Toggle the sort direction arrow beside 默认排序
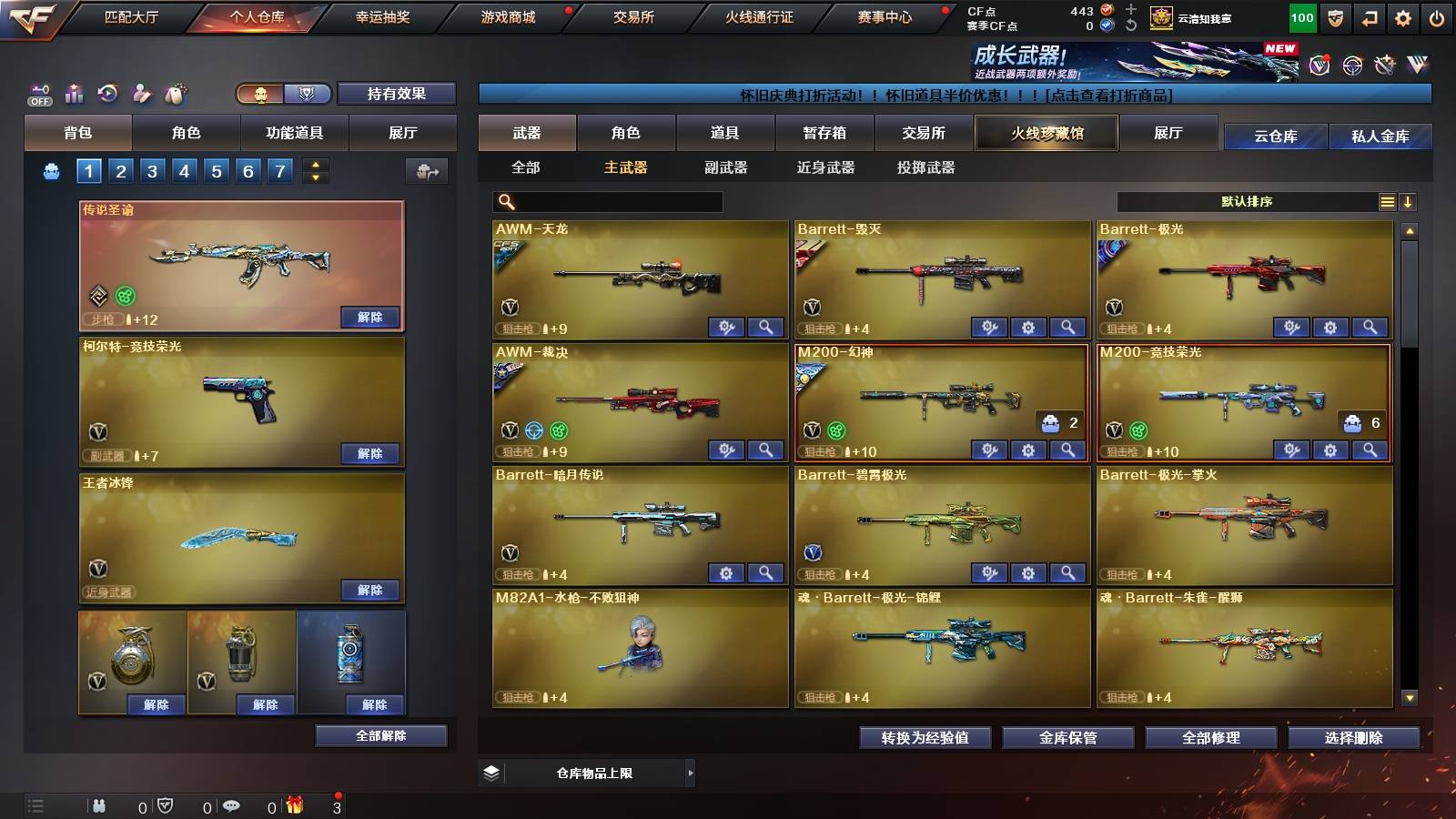This screenshot has width=1456, height=819. click(1410, 201)
